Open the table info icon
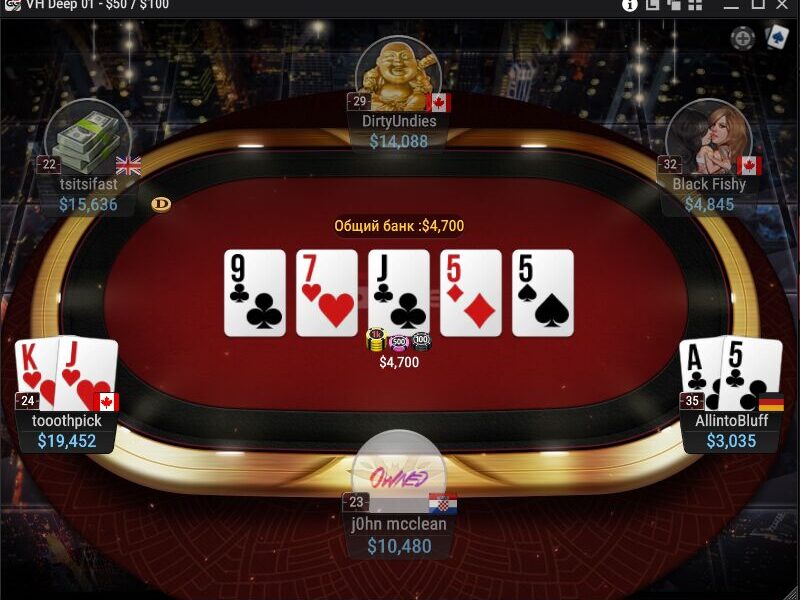The width and height of the screenshot is (800, 600). [x=630, y=5]
